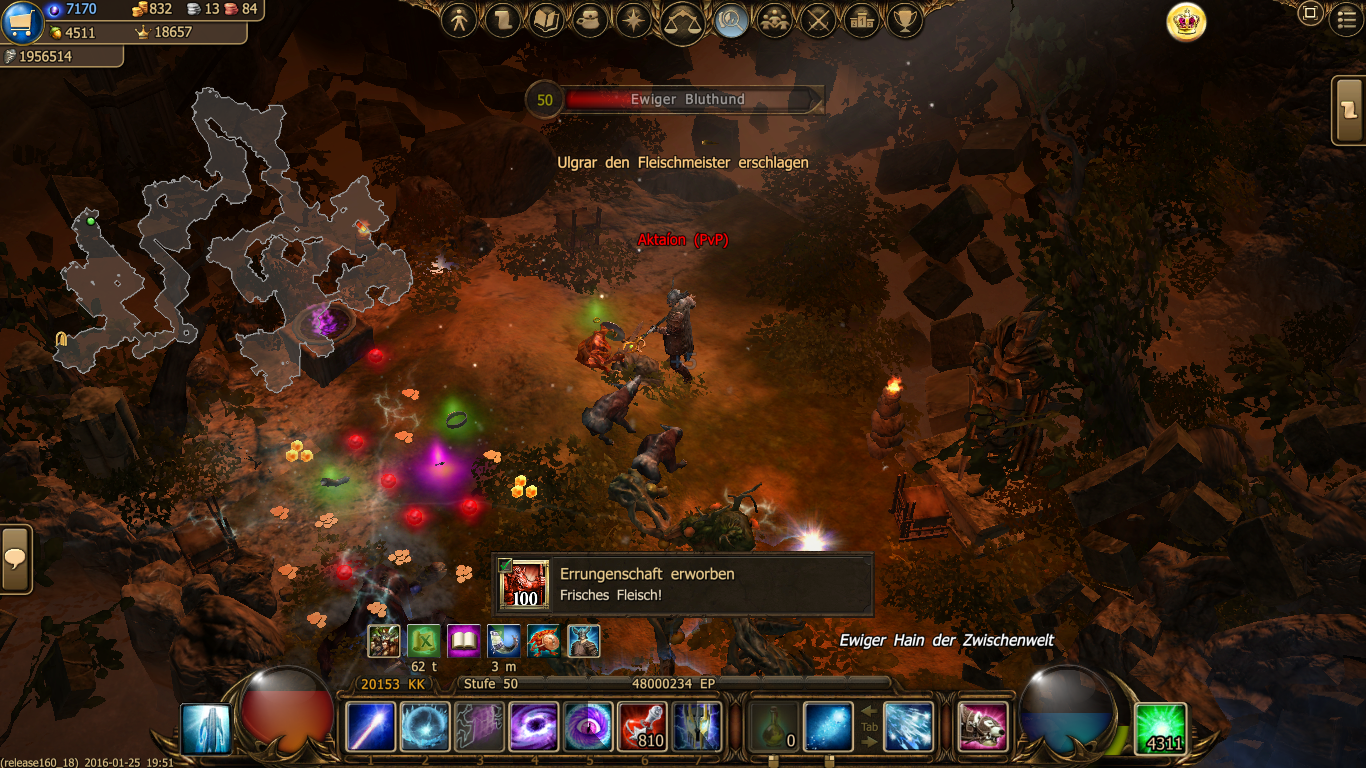Open the shop cart button
Viewport: 1366px width, 768px height.
tap(23, 22)
